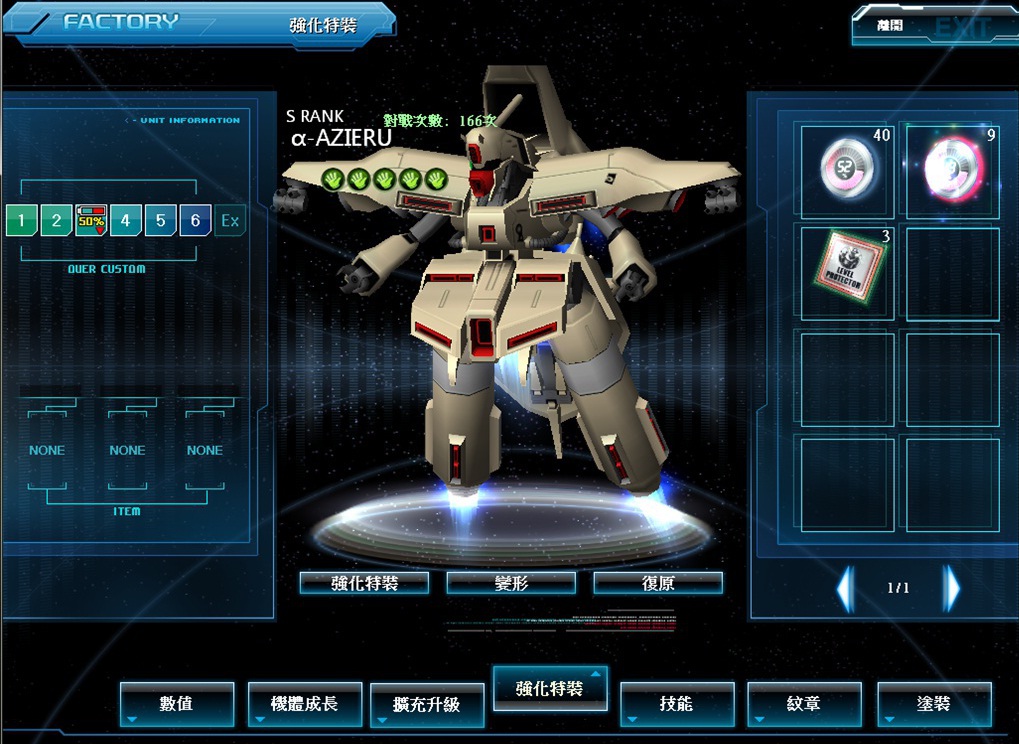Viewport: 1019px width, 744px height.
Task: Open the 數值 stats tab
Action: pyautogui.click(x=177, y=704)
